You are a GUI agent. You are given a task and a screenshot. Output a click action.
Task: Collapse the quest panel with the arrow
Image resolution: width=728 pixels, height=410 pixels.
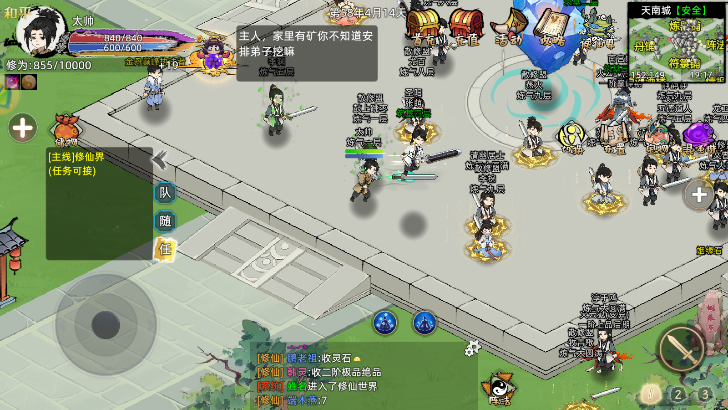[158, 160]
